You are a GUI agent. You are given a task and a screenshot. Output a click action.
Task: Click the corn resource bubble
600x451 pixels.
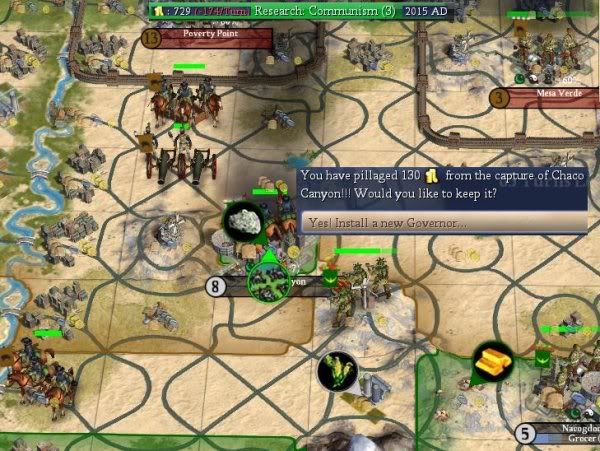(x=337, y=371)
